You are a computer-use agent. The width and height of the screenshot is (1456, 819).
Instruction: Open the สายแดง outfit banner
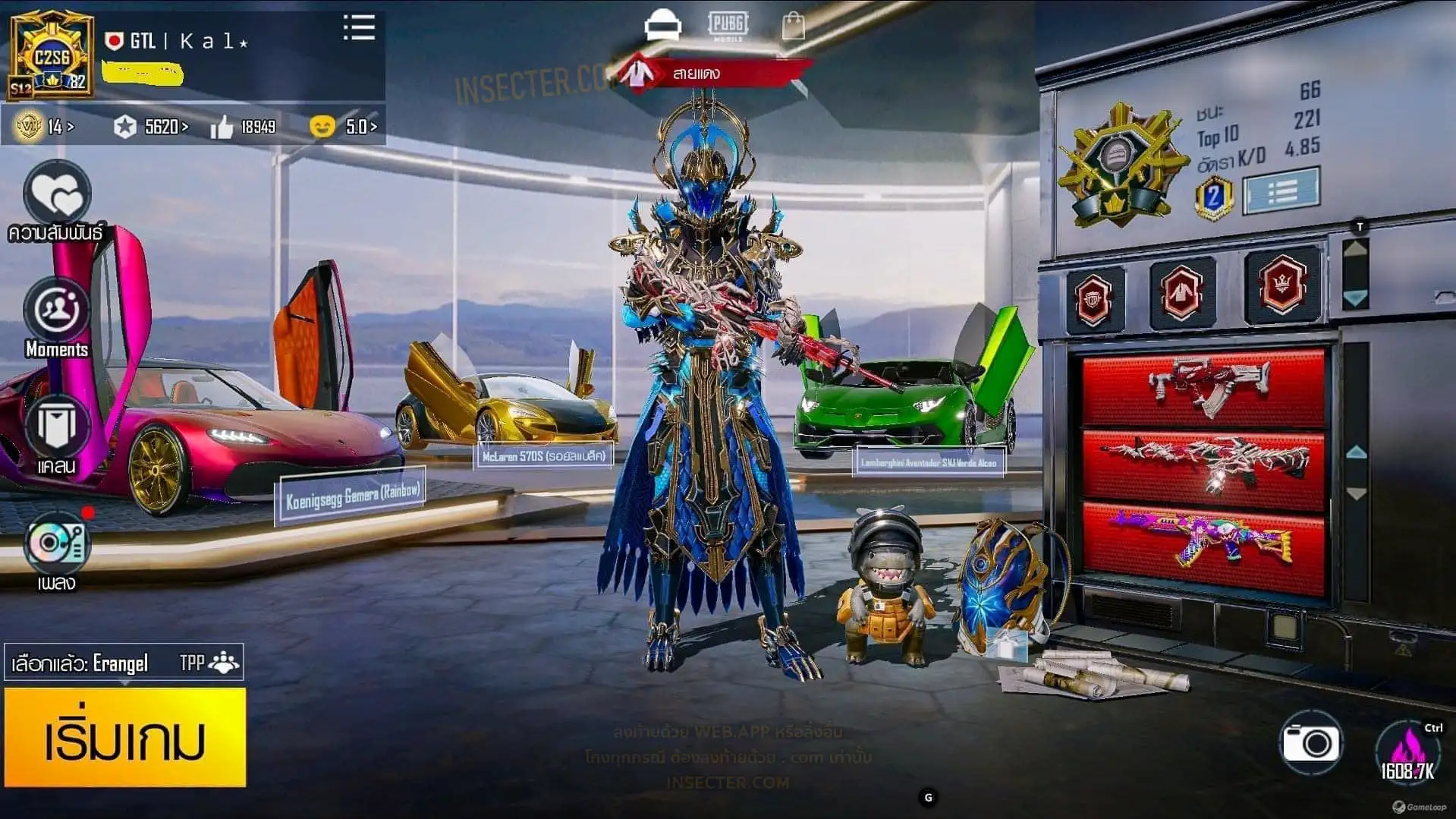713,74
